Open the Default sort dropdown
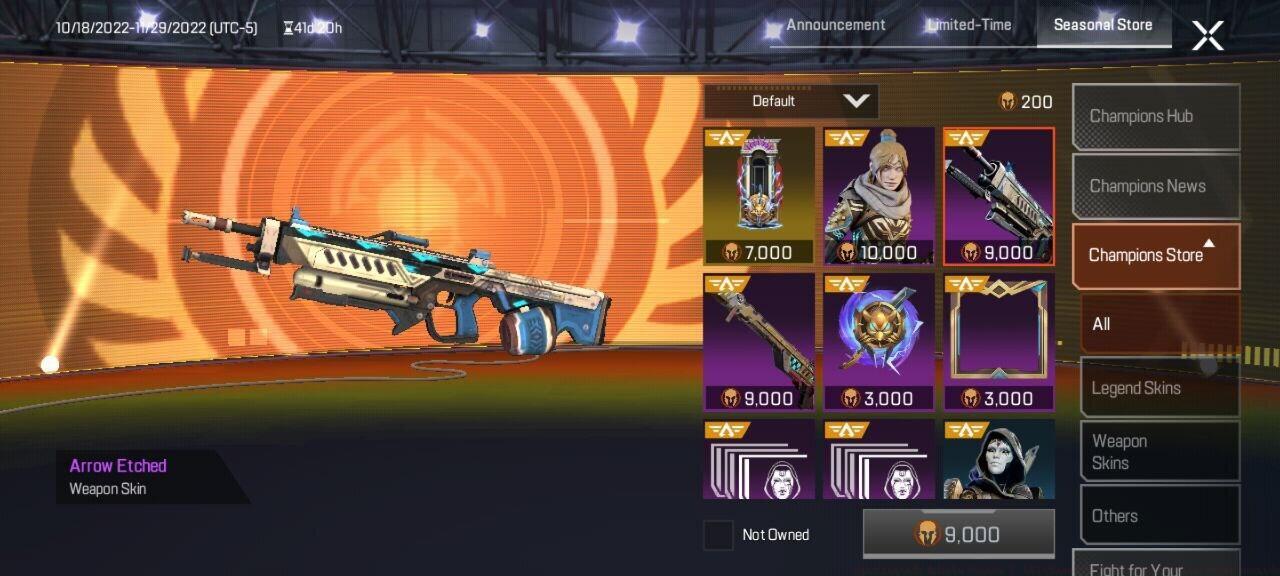This screenshot has width=1280, height=576. point(790,101)
